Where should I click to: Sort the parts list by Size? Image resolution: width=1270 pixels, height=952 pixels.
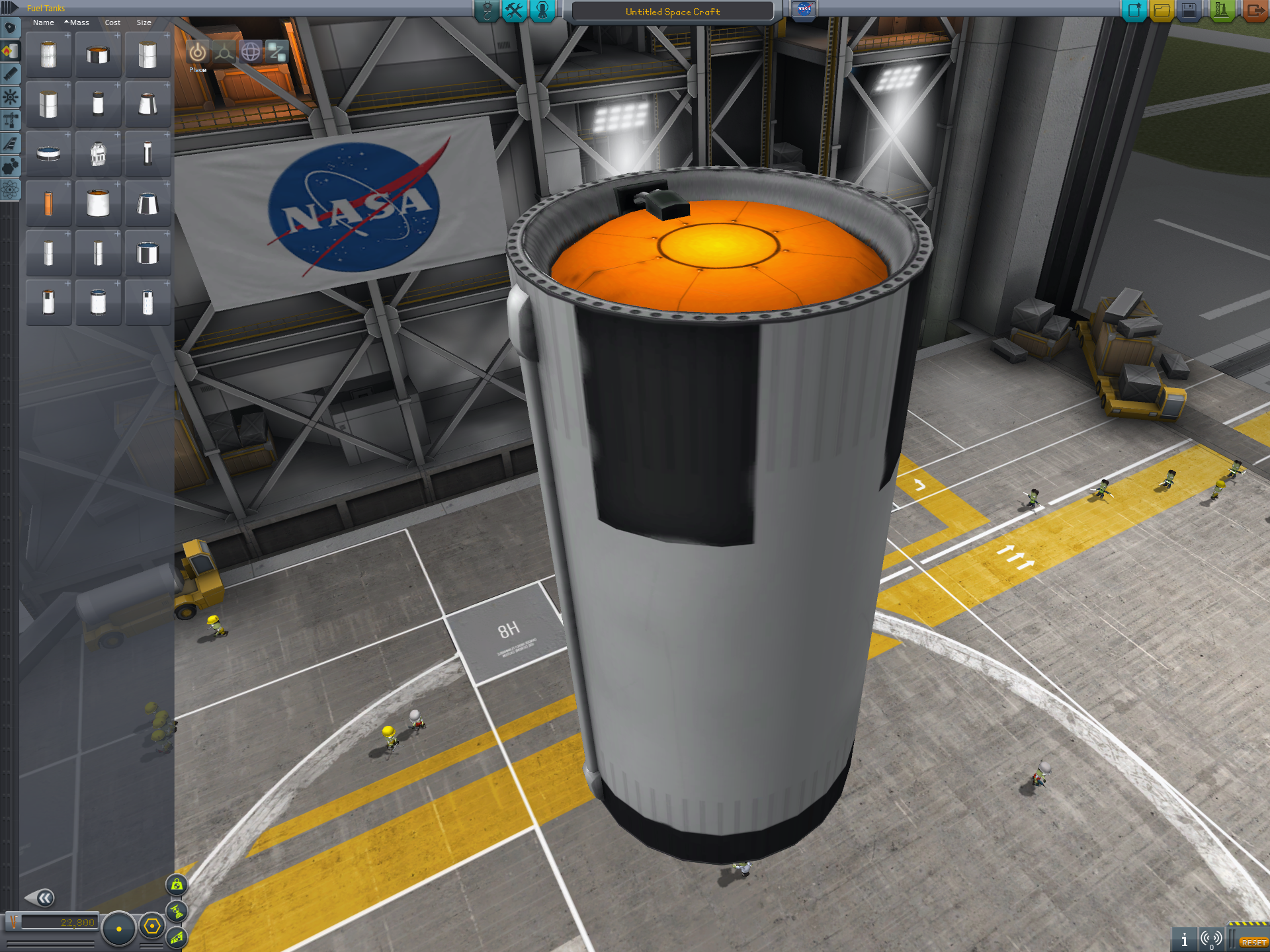point(144,22)
